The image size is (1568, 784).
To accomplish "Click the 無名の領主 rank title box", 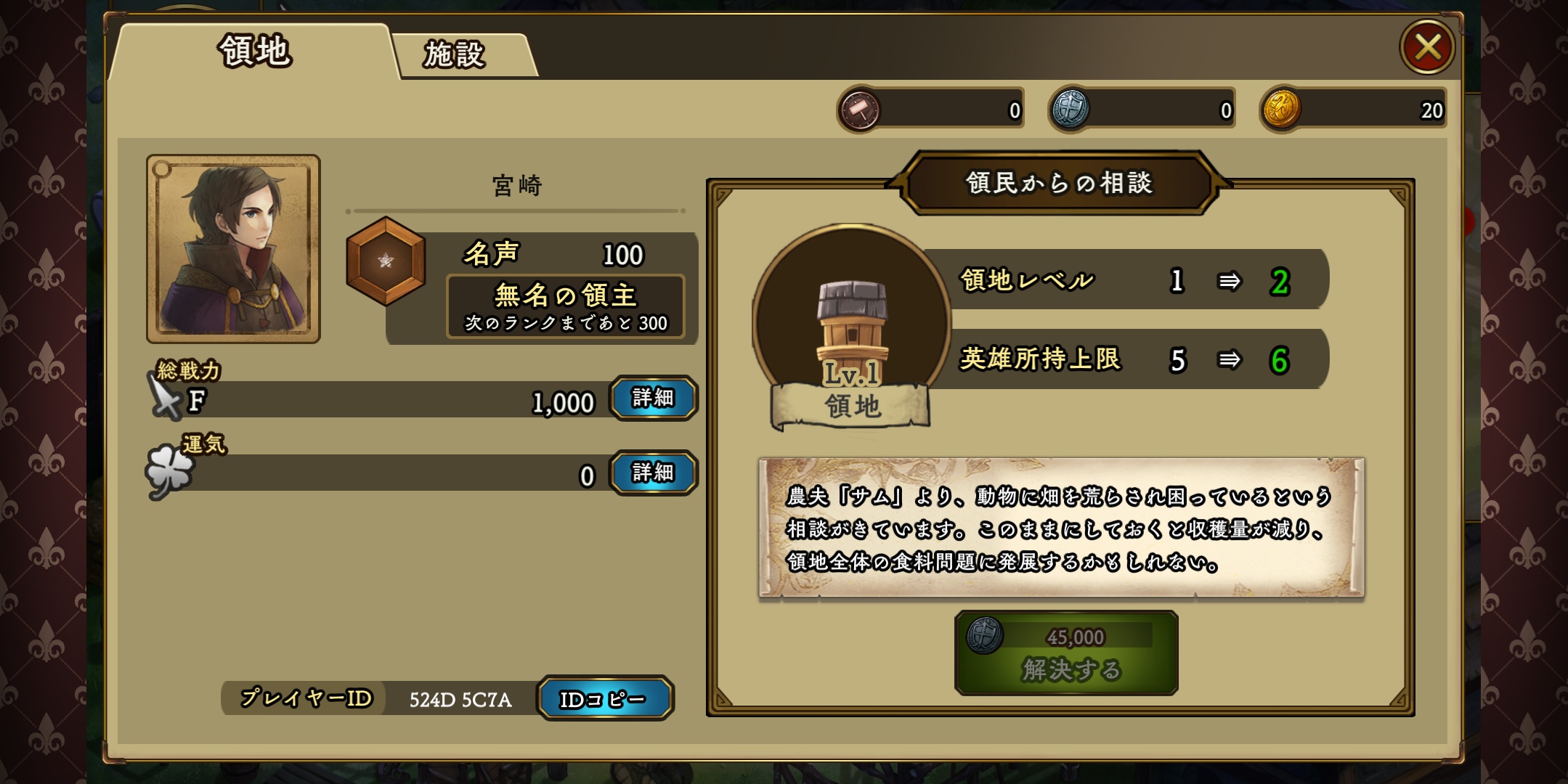I will point(565,306).
